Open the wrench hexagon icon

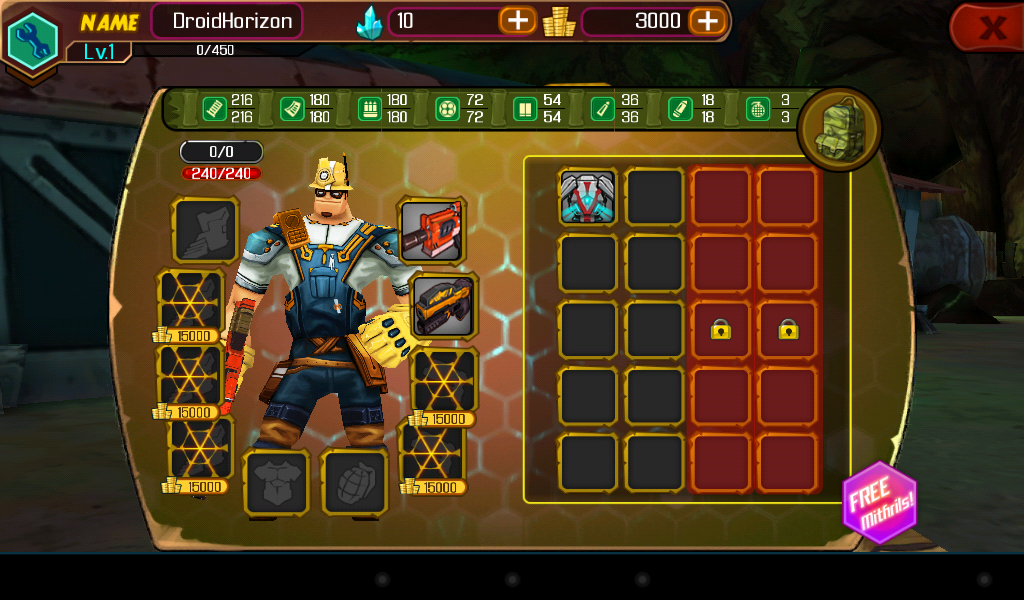(32, 39)
